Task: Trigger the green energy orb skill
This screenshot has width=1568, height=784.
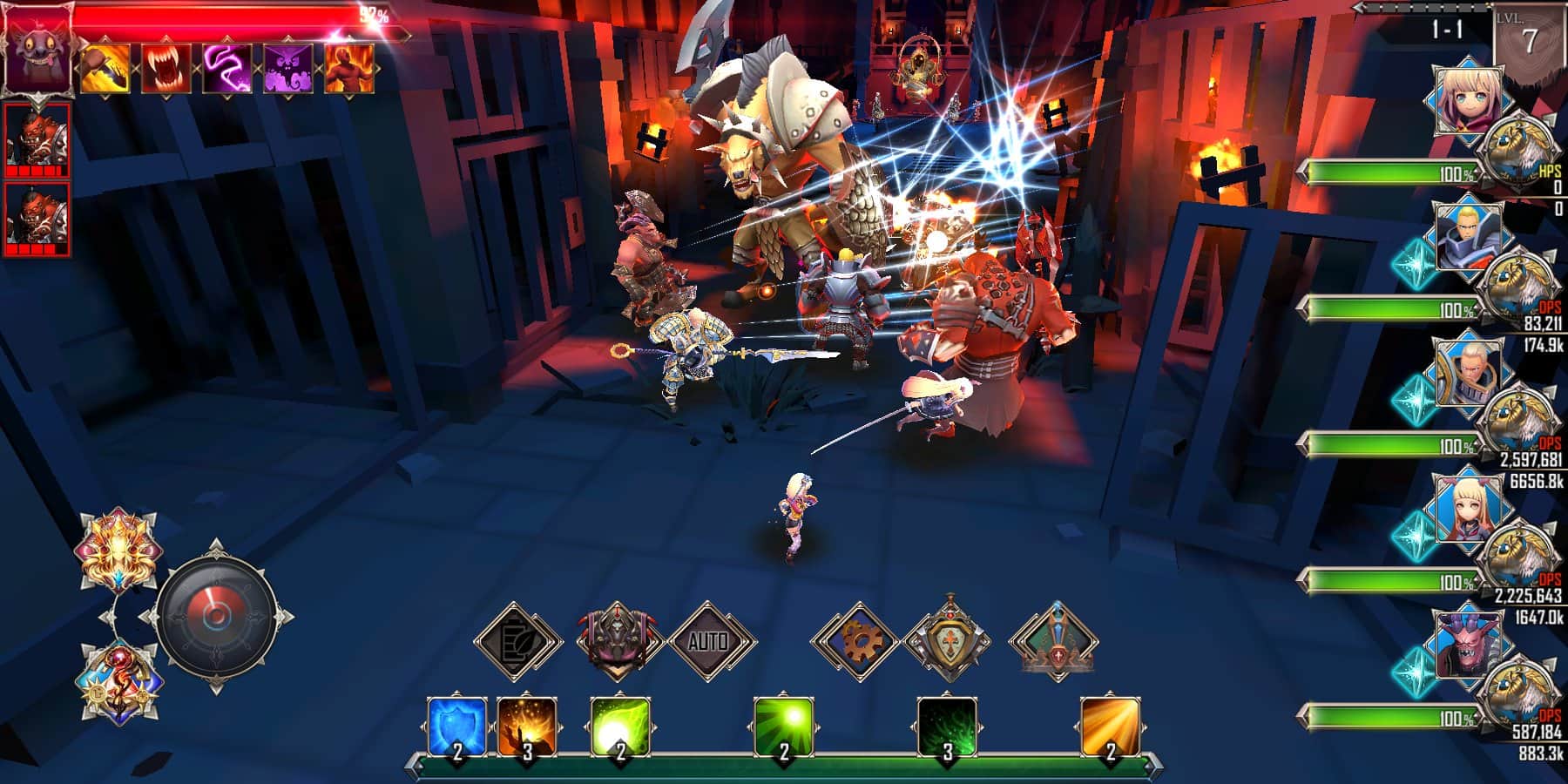Action: click(x=621, y=729)
